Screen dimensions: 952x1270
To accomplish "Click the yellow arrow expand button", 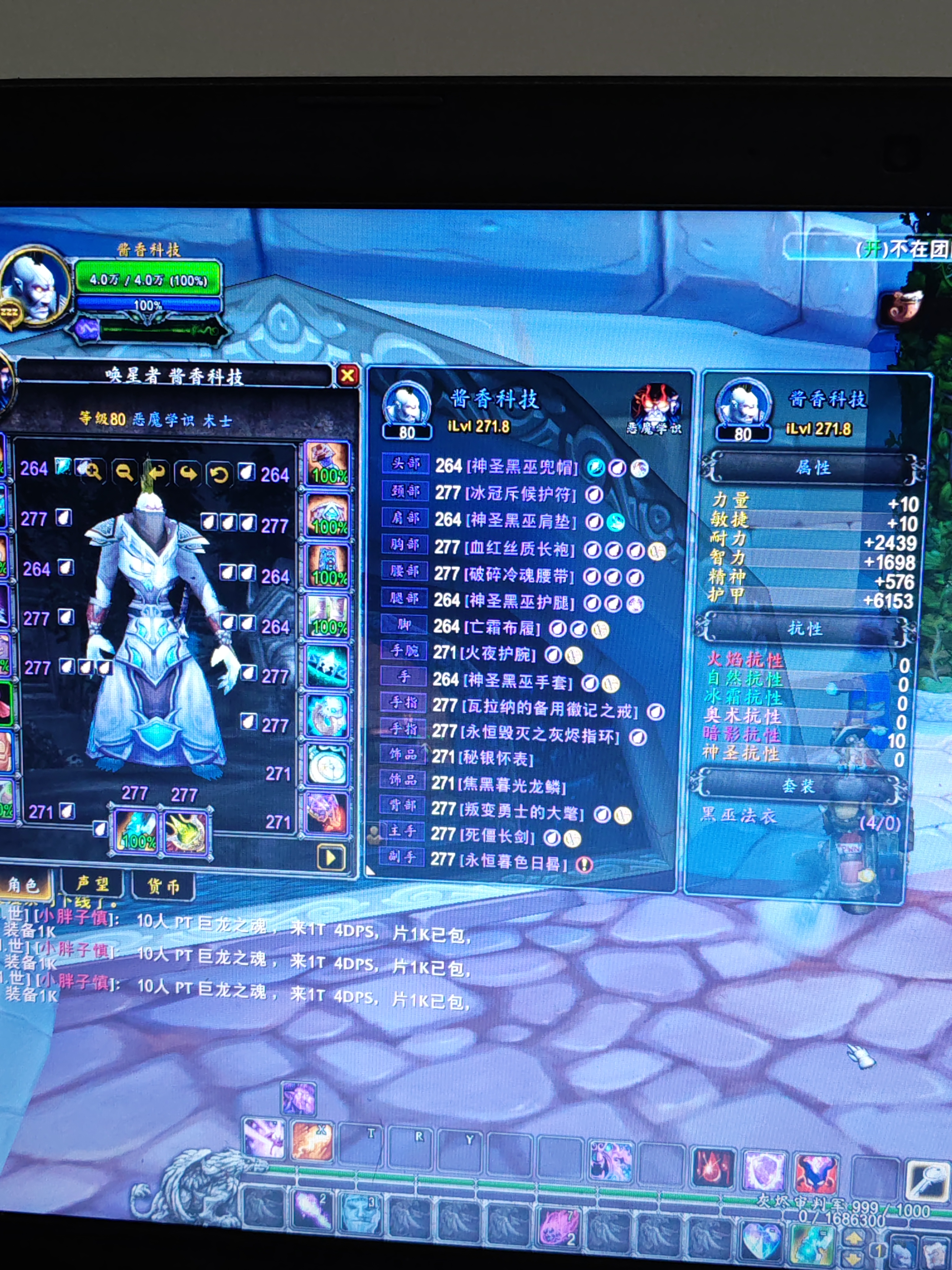I will coord(331,858).
